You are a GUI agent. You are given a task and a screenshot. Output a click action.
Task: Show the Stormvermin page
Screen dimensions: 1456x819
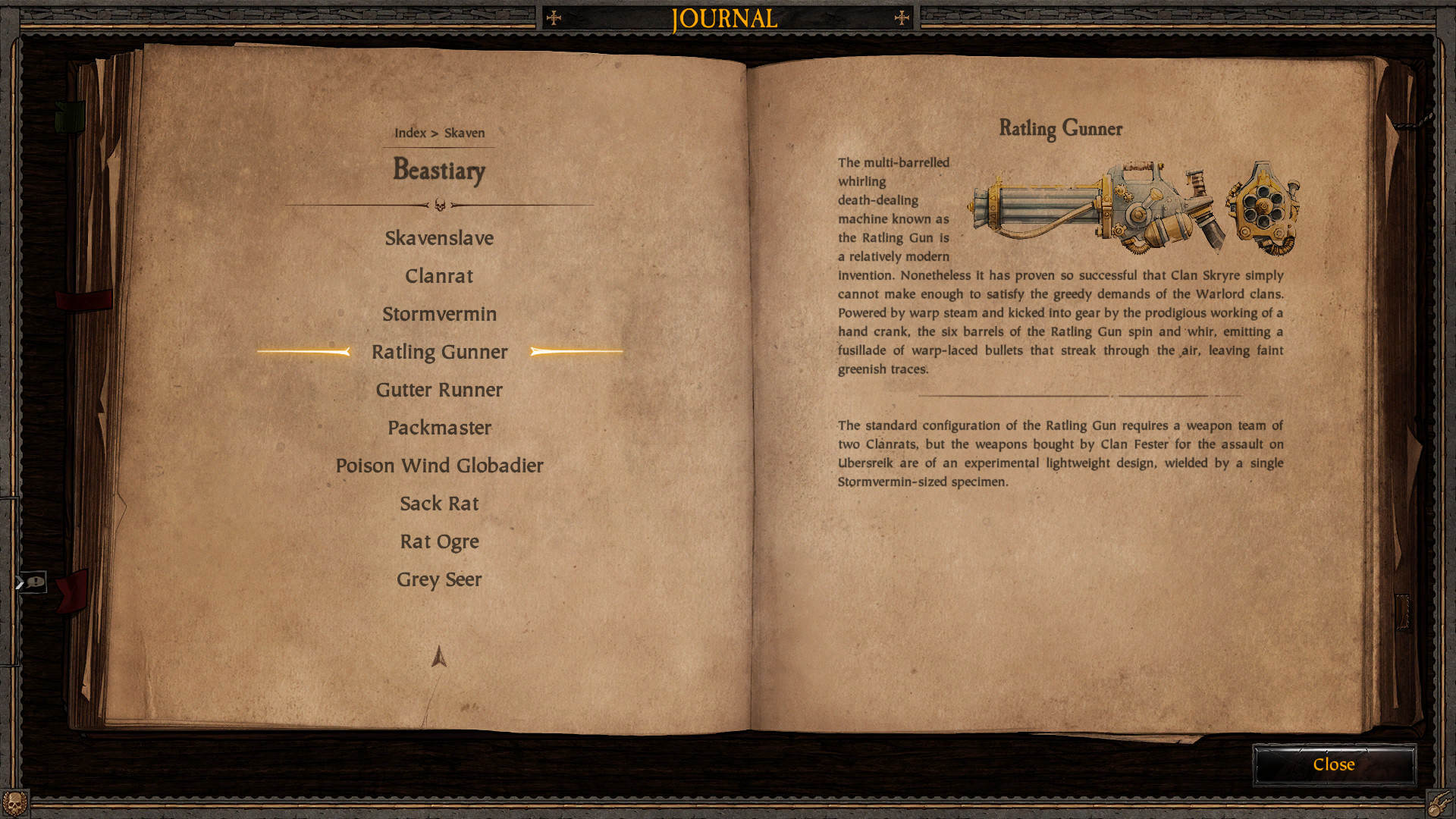439,314
